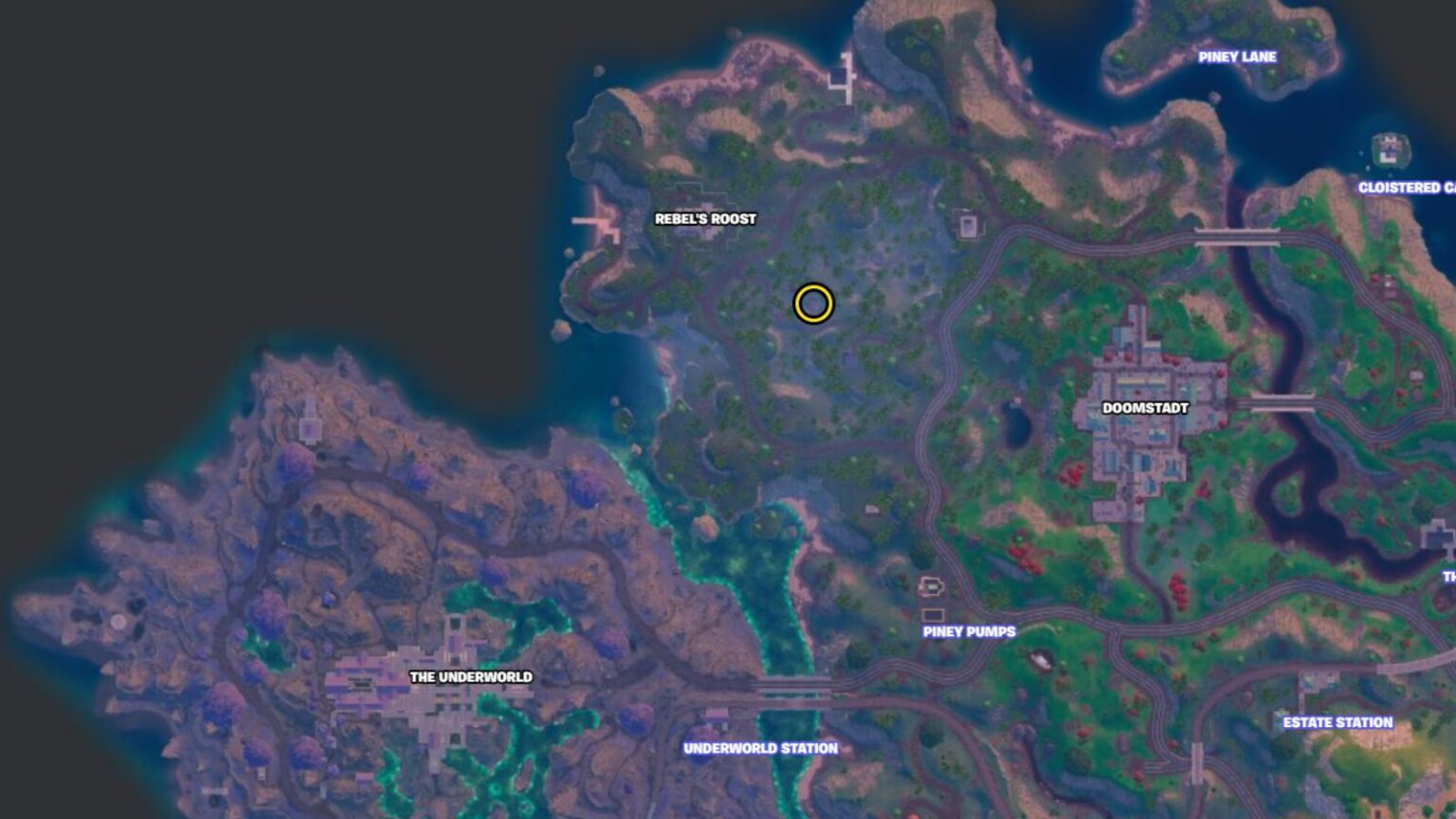The height and width of the screenshot is (819, 1456).
Task: Select the Estate Station location label
Action: point(1337,720)
